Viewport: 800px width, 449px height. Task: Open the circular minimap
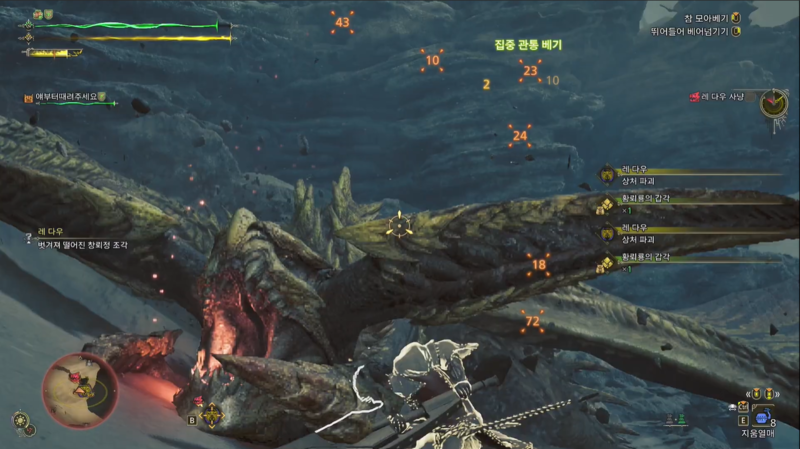[x=81, y=388]
